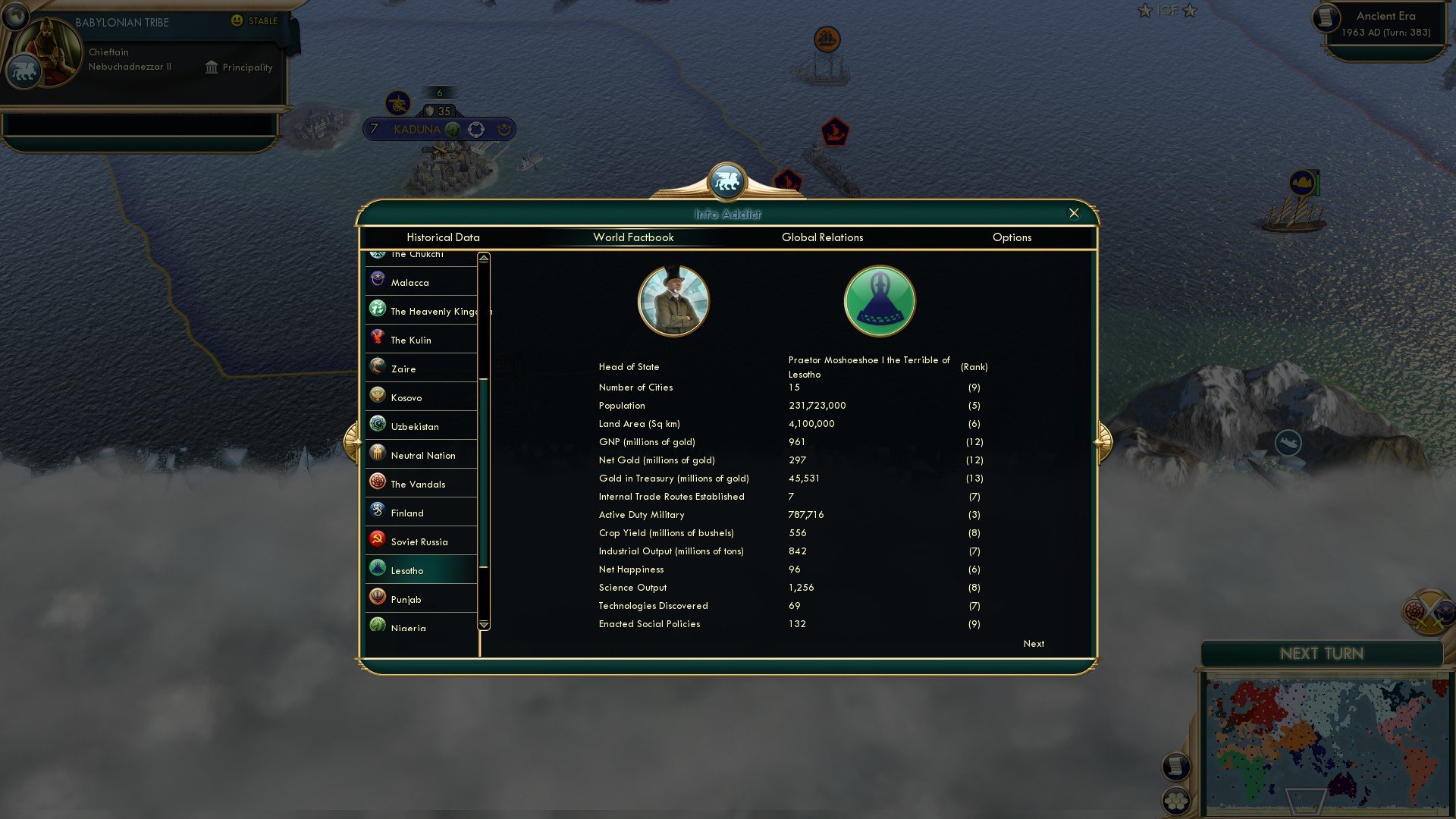Select Uzbekistan in the civilization list
Screen dimensions: 1456x819
(x=416, y=426)
